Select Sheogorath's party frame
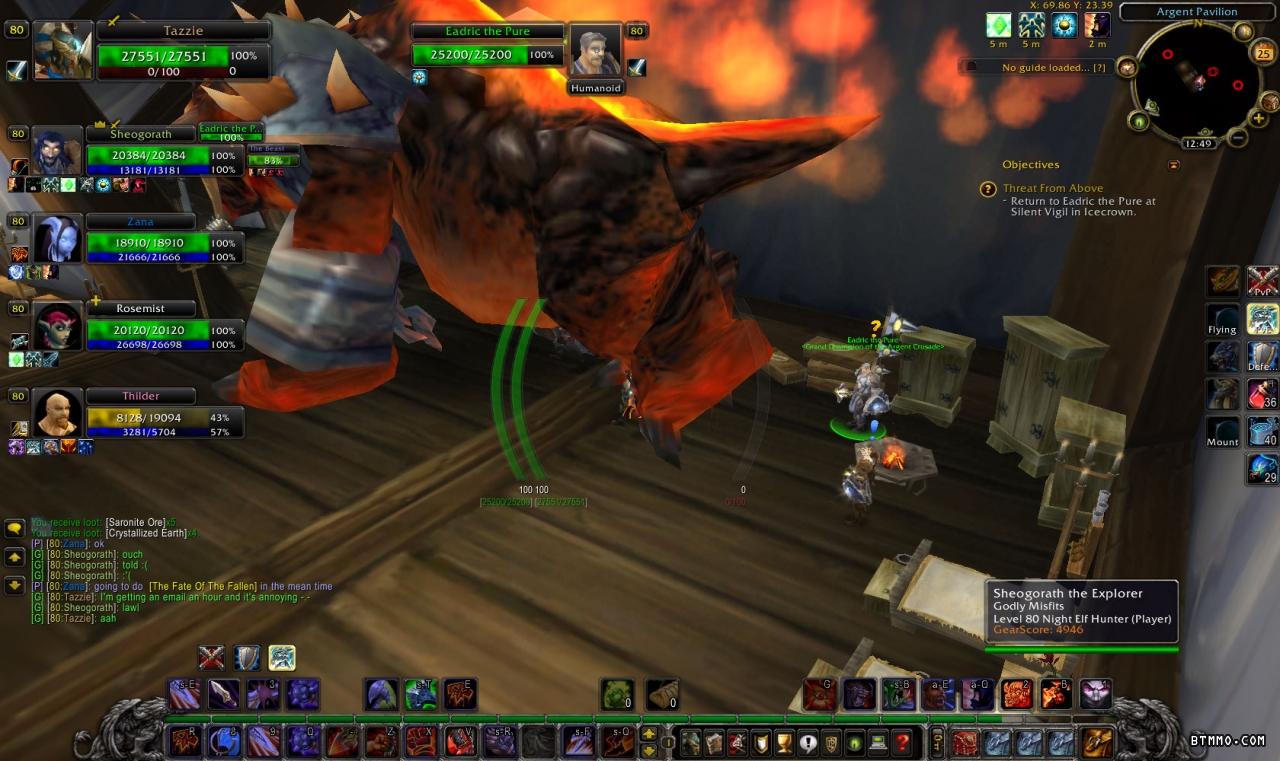The width and height of the screenshot is (1280, 761). click(x=148, y=156)
